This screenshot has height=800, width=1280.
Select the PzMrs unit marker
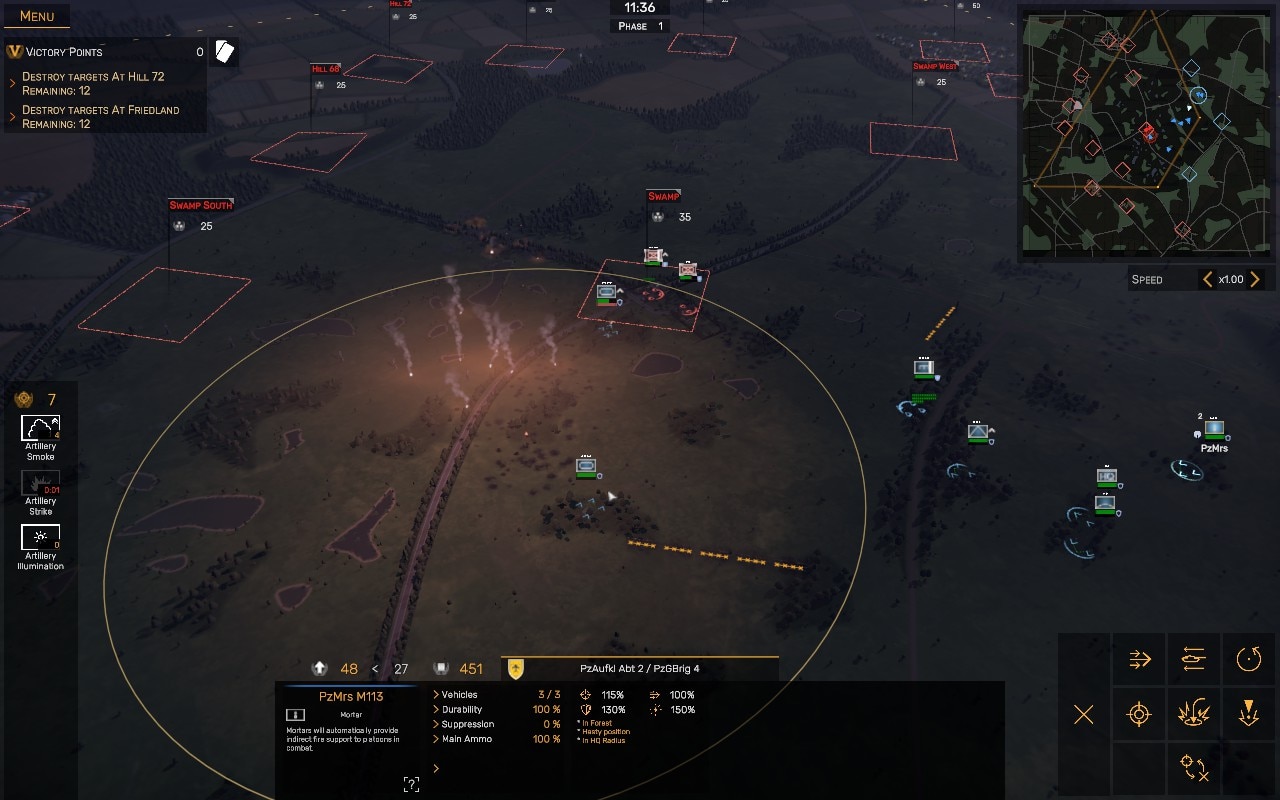click(x=1214, y=429)
